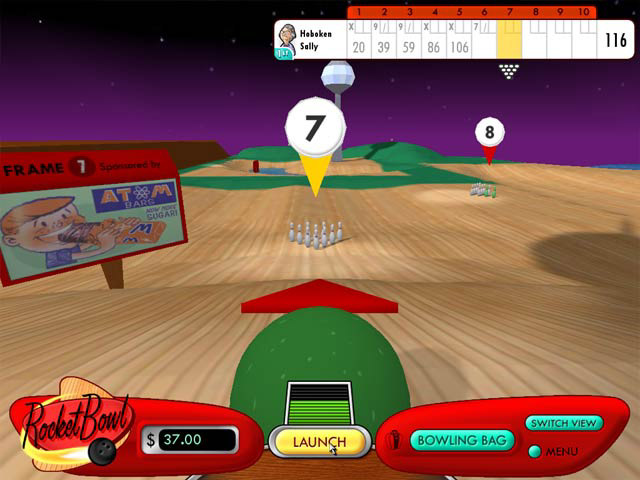Click Hoboken Sally's player portrait

(x=287, y=38)
